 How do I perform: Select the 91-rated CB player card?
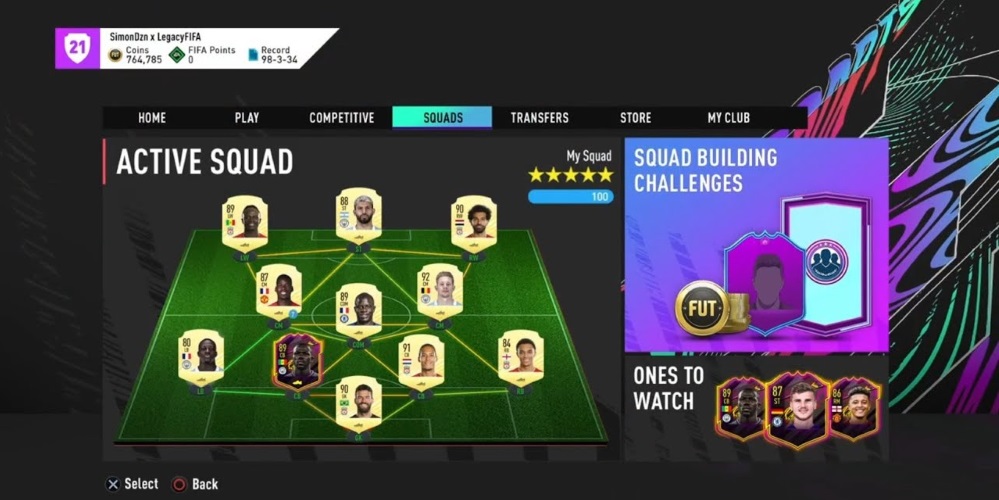point(421,362)
